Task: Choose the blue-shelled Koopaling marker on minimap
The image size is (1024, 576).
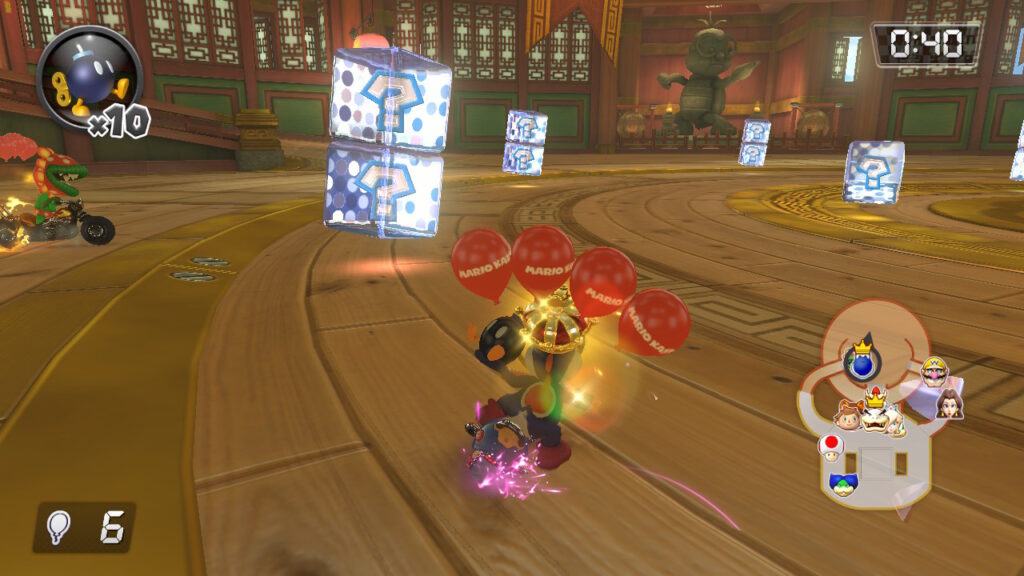Action: 844,485
